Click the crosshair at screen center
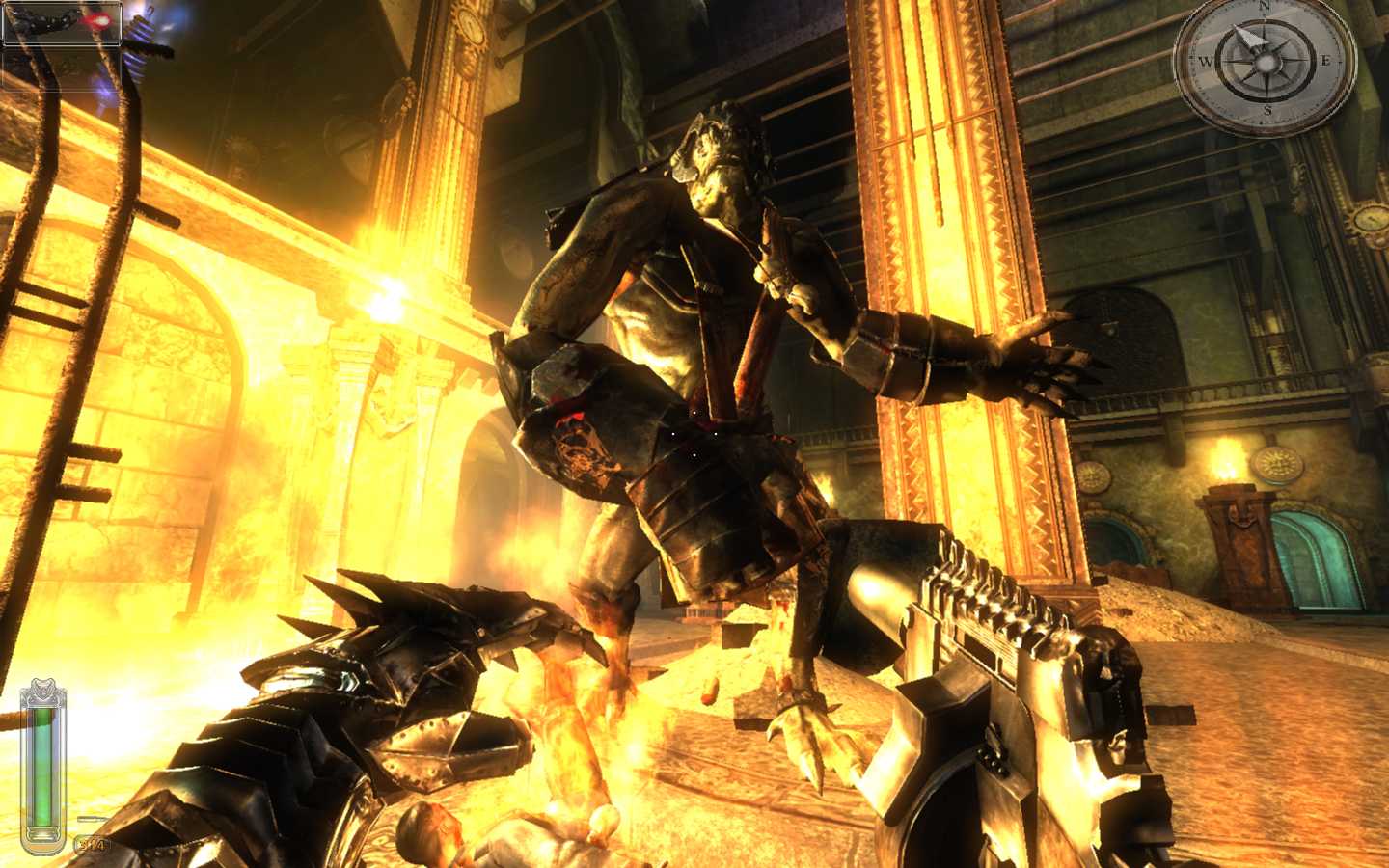The width and height of the screenshot is (1389, 868). [694, 434]
